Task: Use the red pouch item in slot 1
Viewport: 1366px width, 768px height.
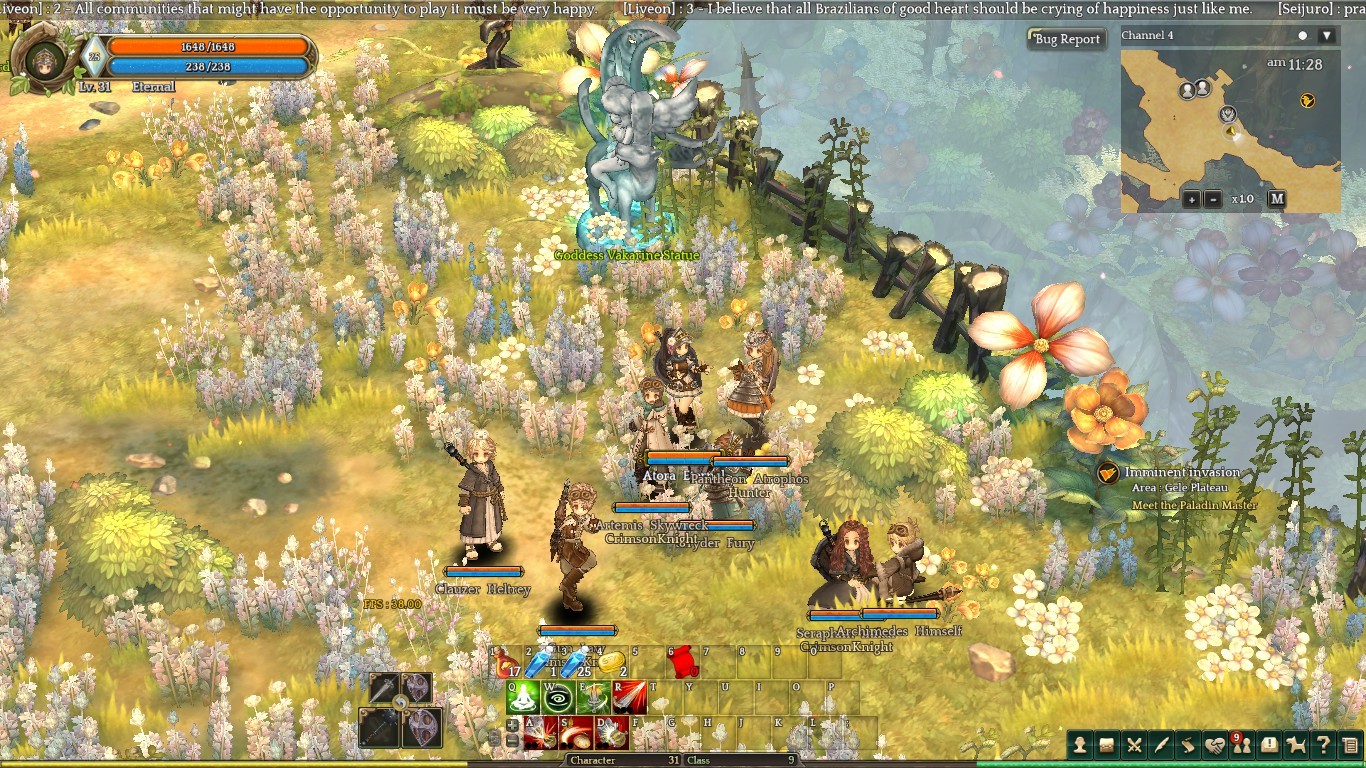Action: tap(506, 661)
